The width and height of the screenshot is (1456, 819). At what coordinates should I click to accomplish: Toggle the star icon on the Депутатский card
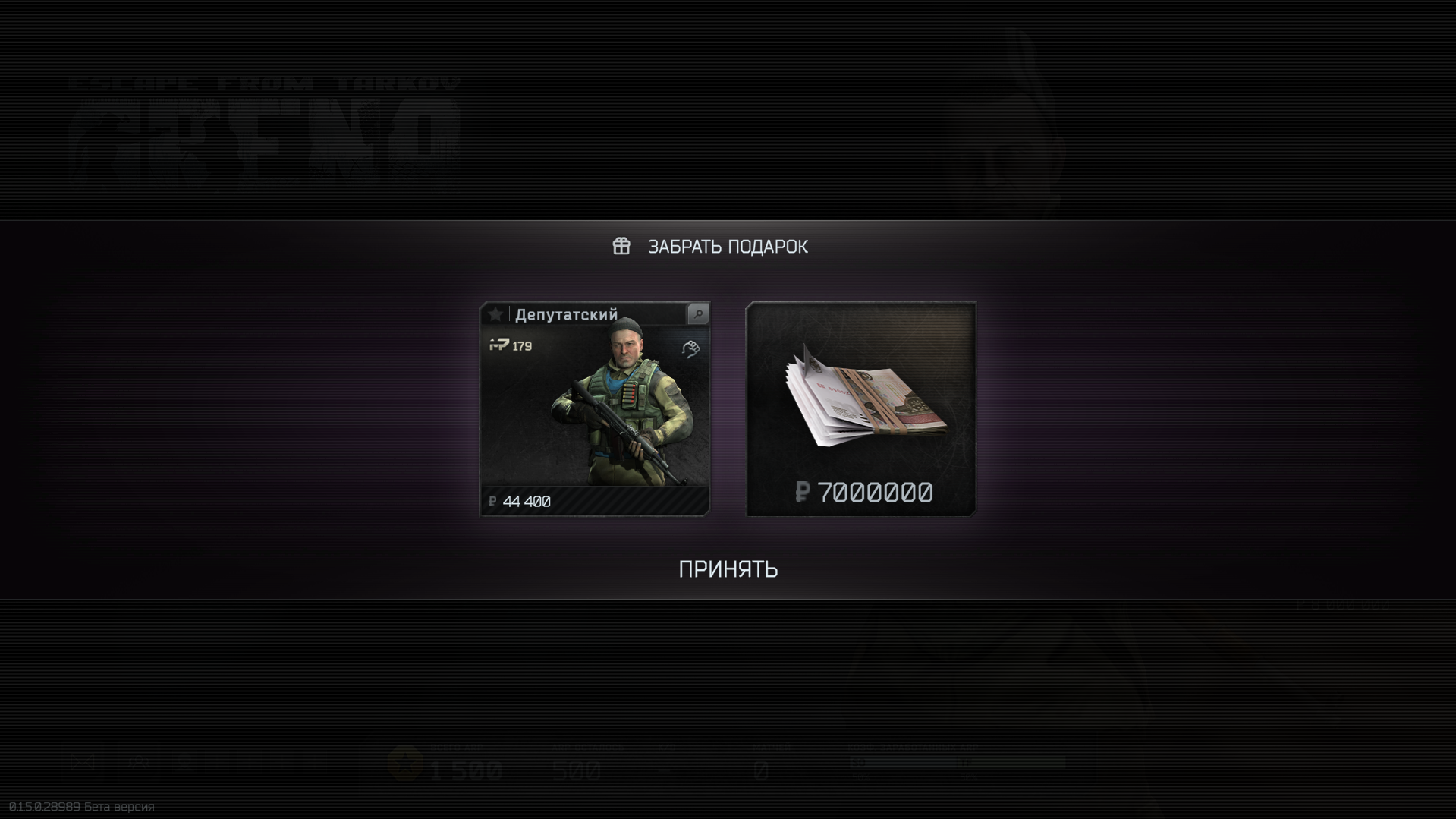pos(495,314)
